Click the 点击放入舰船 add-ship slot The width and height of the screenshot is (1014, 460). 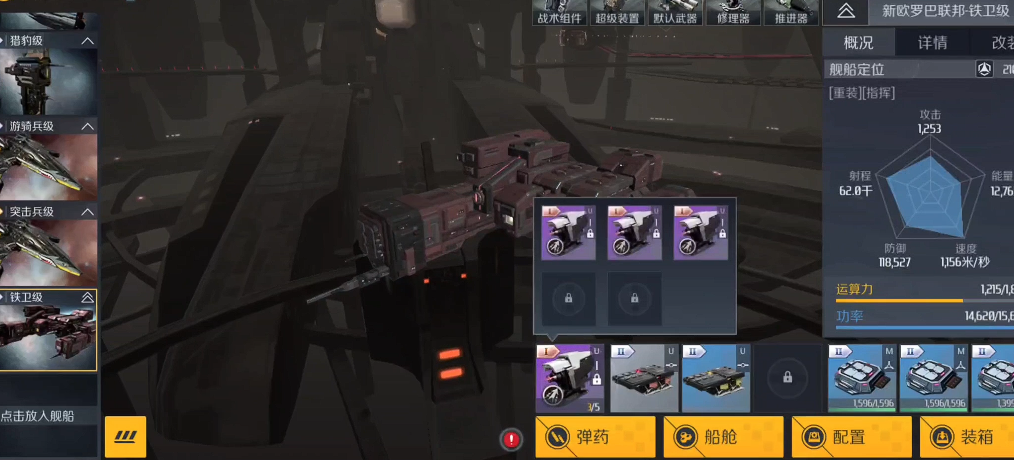tap(48, 415)
